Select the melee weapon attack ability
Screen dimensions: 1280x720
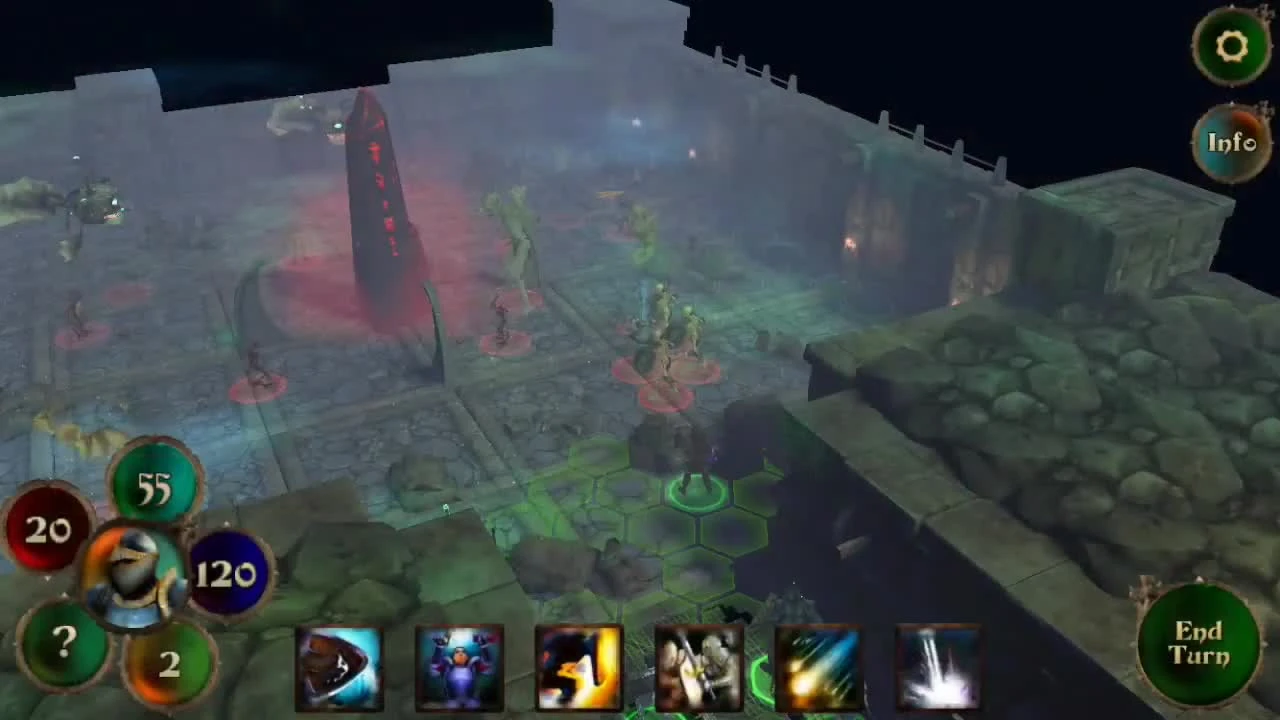(698, 665)
